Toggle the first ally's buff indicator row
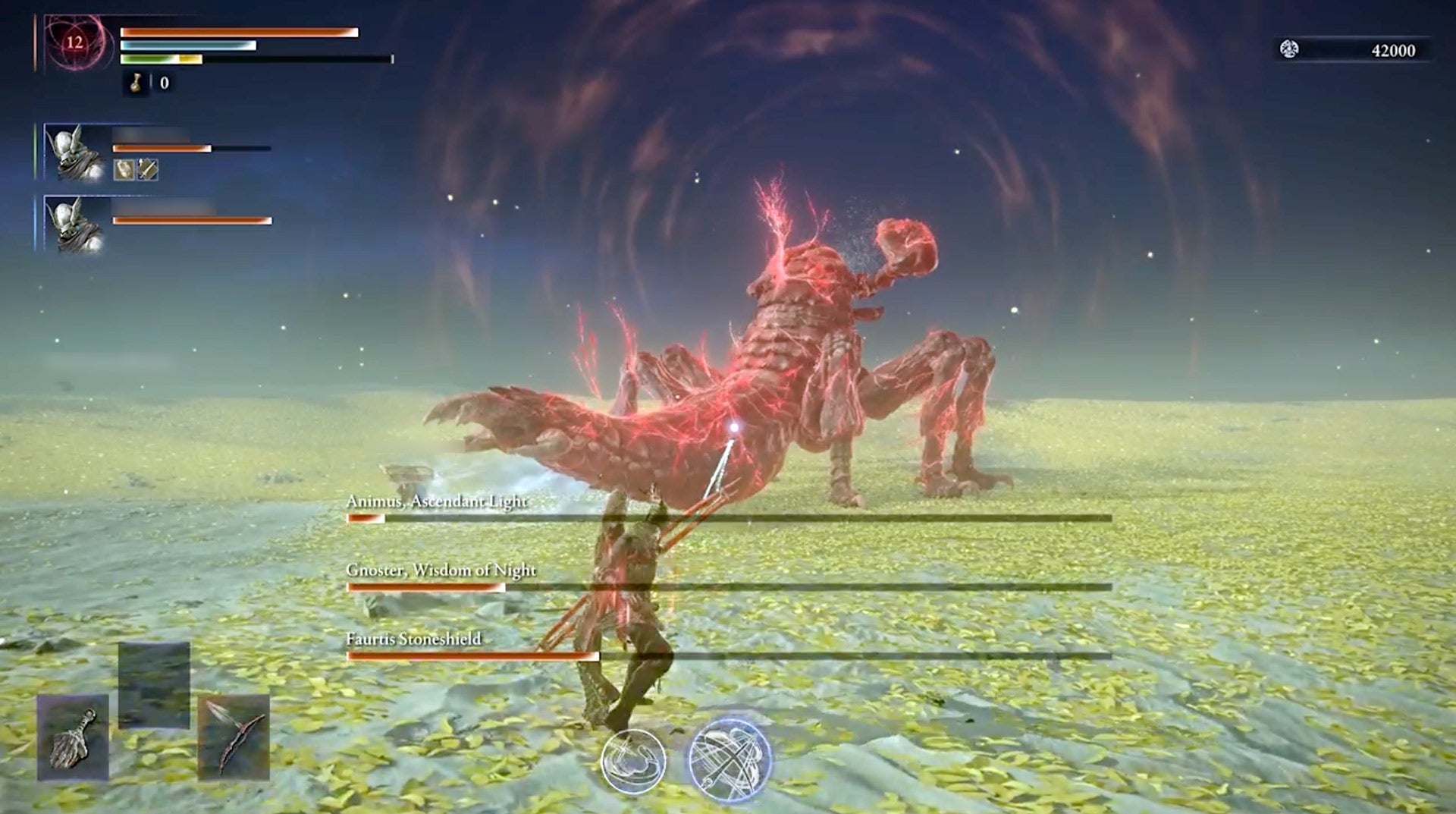1456x814 pixels. click(135, 170)
